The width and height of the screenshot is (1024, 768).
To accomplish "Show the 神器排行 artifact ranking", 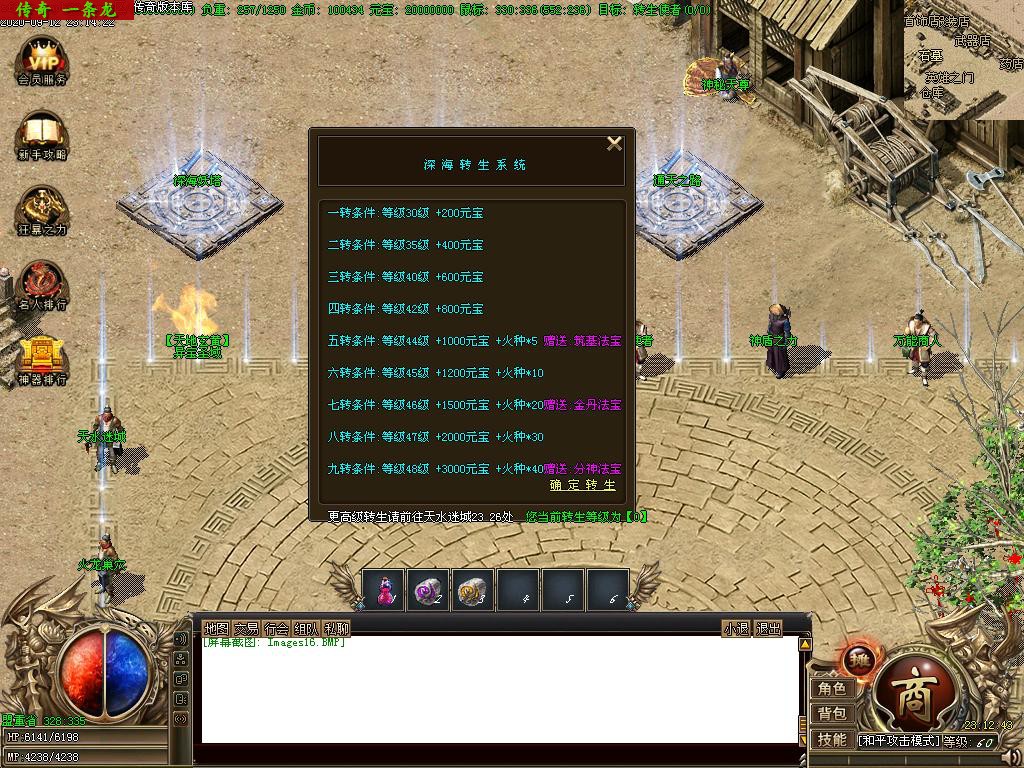I will point(42,360).
